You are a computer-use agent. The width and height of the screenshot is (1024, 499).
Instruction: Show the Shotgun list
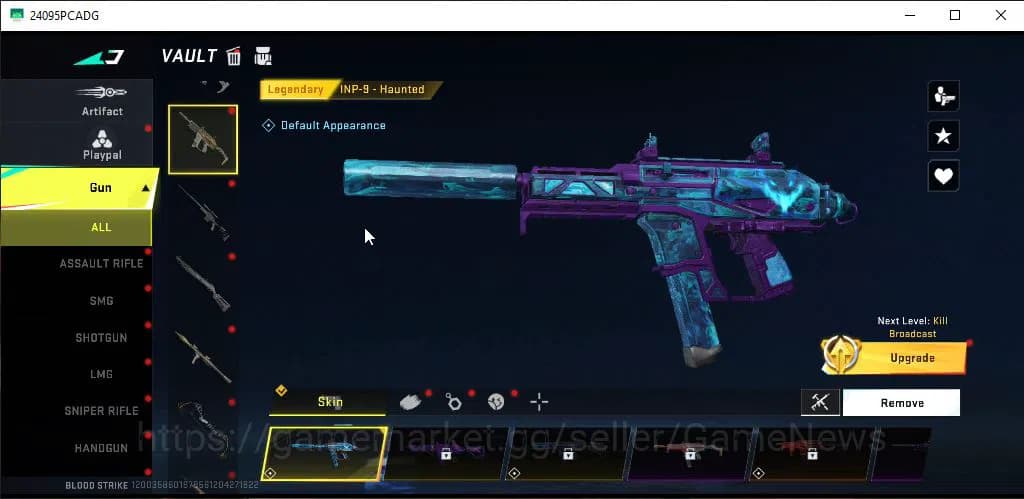tap(101, 338)
